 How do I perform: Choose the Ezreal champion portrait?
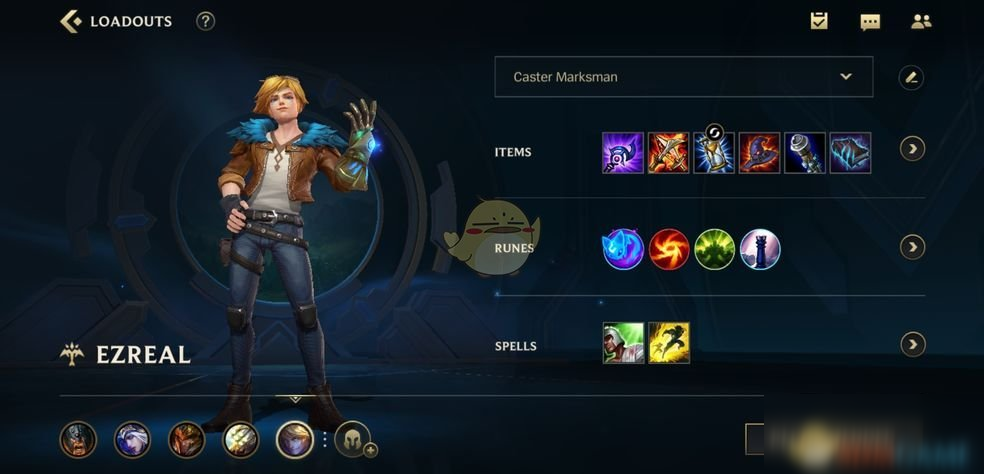[294, 439]
